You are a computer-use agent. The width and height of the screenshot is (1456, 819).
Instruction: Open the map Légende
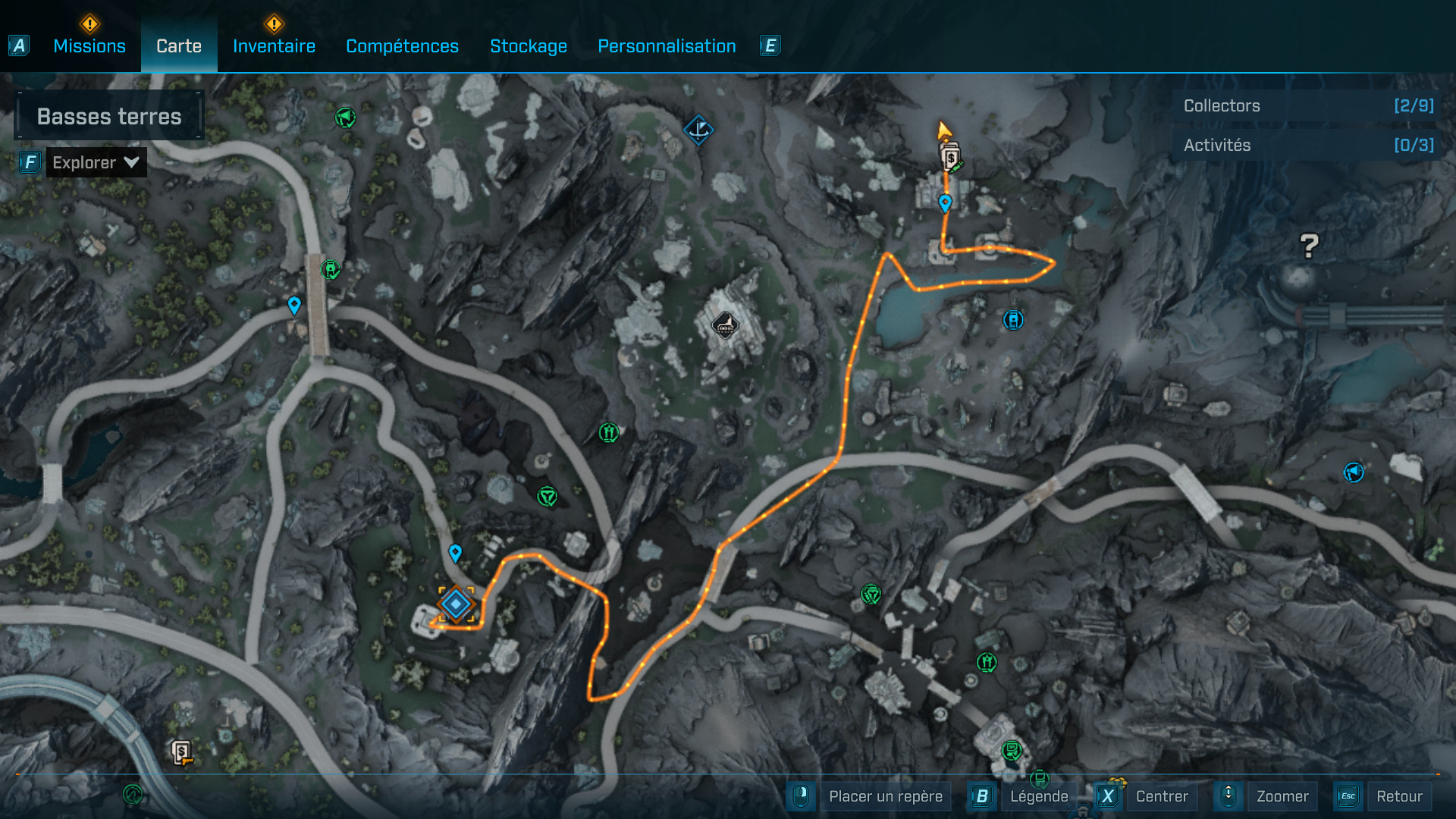pos(1038,796)
